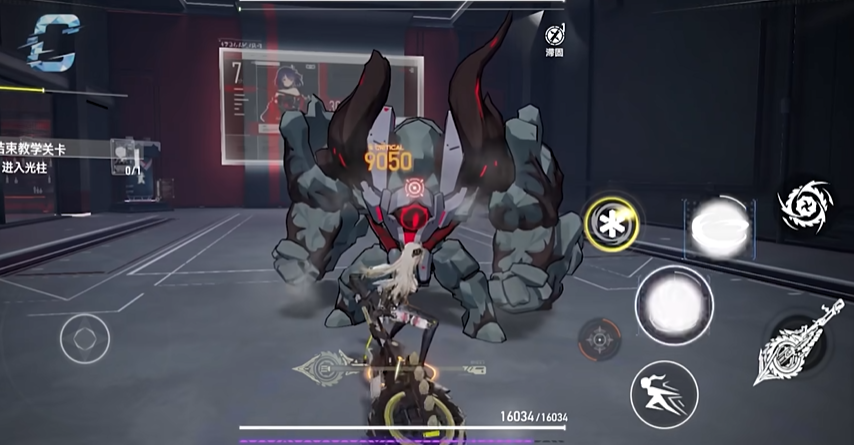Tap the dash sprint button
This screenshot has width=854, height=445.
pos(664,394)
